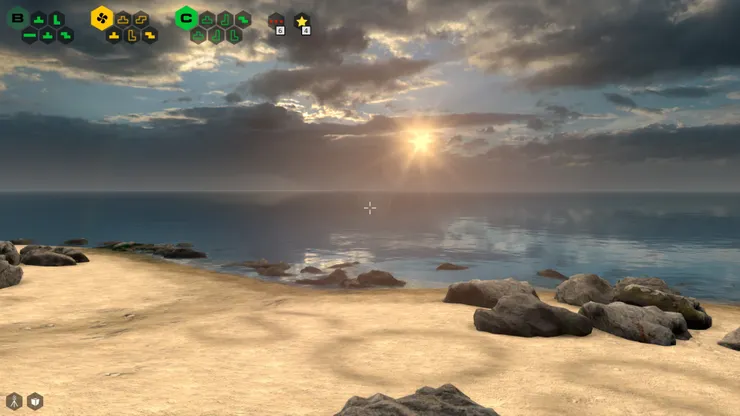This screenshot has height=416, width=740.
Task: Select the white cube hexagon icon
Action: pyautogui.click(x=35, y=401)
